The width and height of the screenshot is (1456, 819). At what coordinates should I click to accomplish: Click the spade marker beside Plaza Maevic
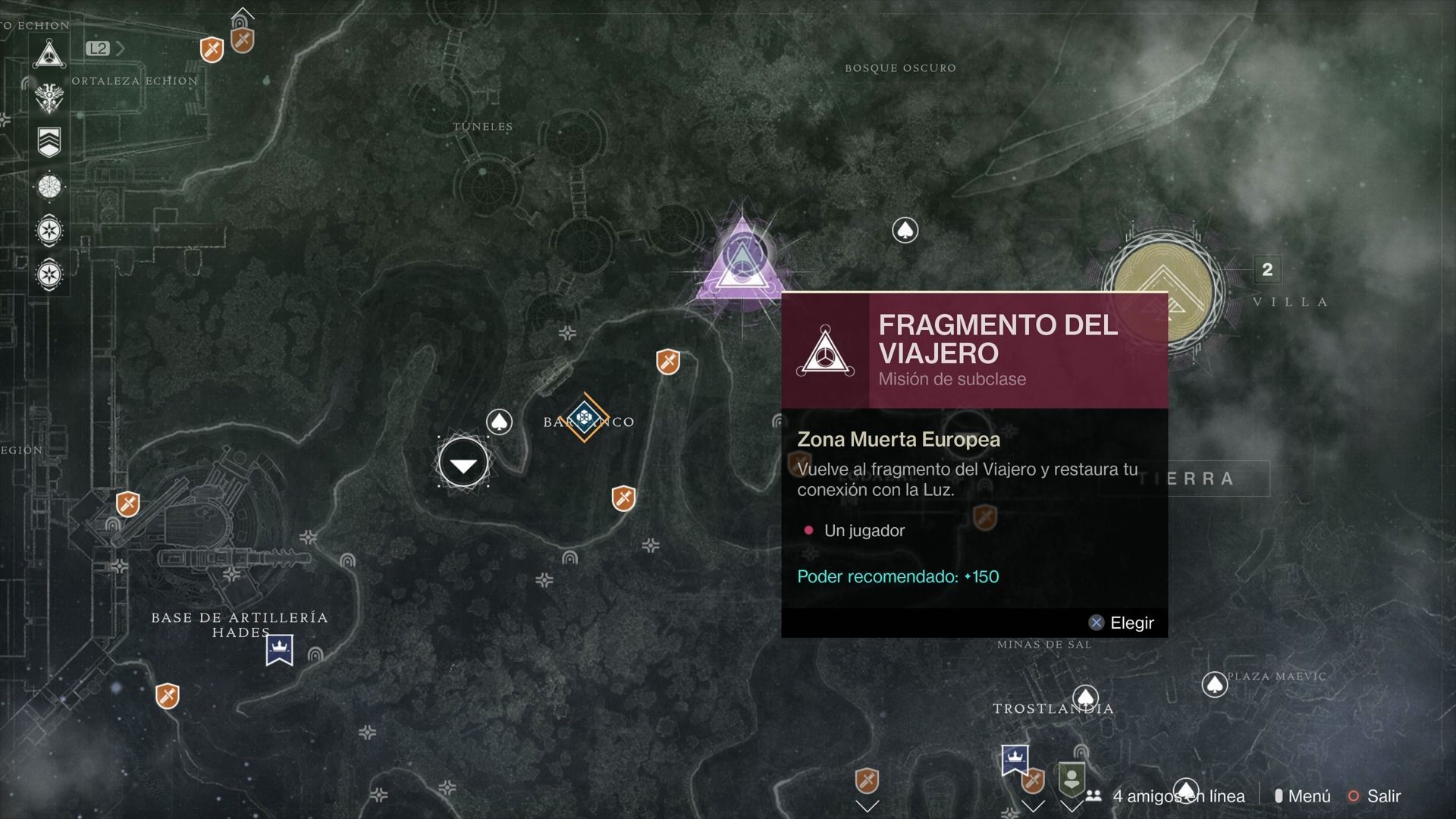[x=1214, y=684]
